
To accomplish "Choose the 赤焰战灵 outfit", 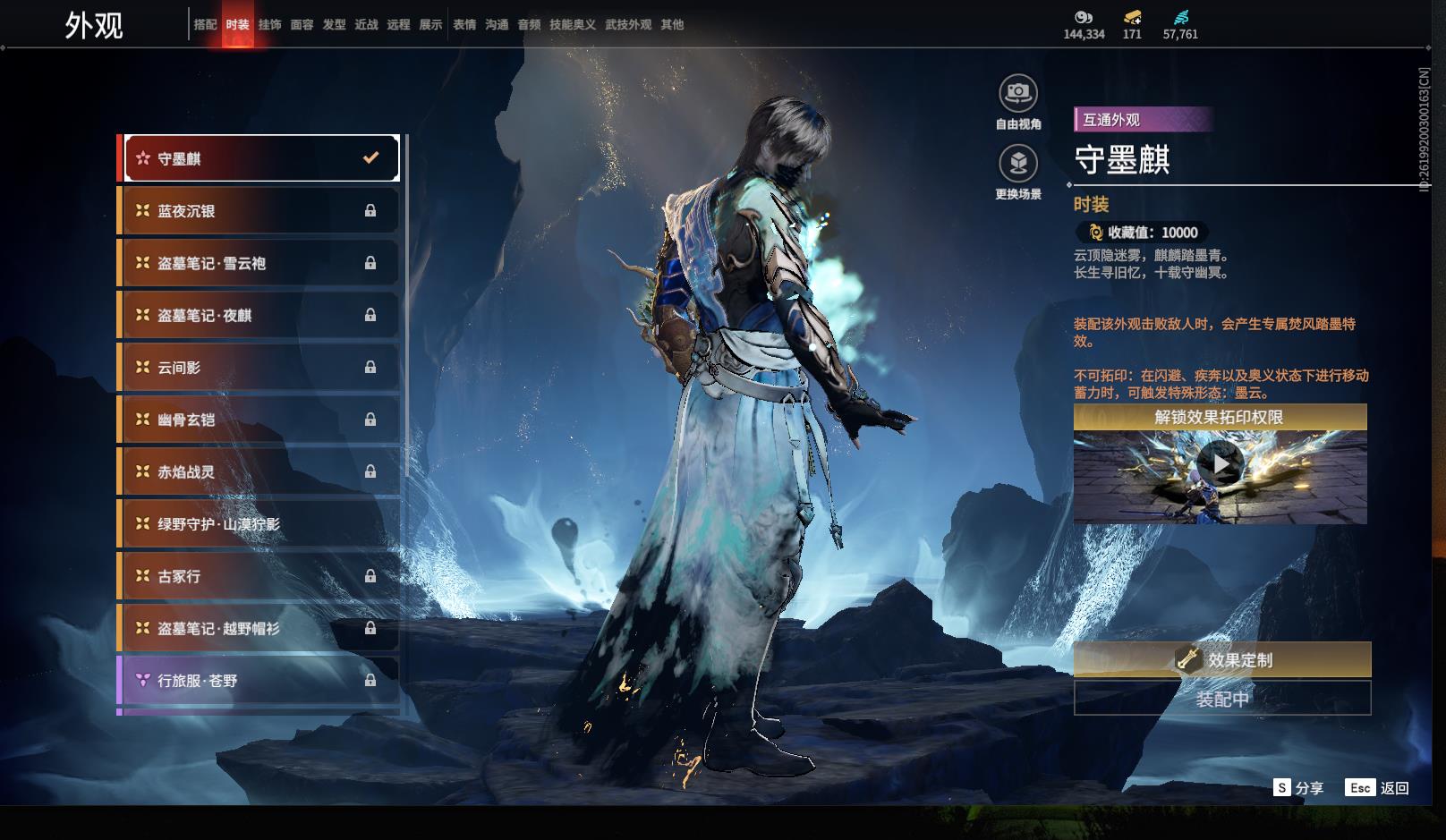I will click(x=259, y=471).
